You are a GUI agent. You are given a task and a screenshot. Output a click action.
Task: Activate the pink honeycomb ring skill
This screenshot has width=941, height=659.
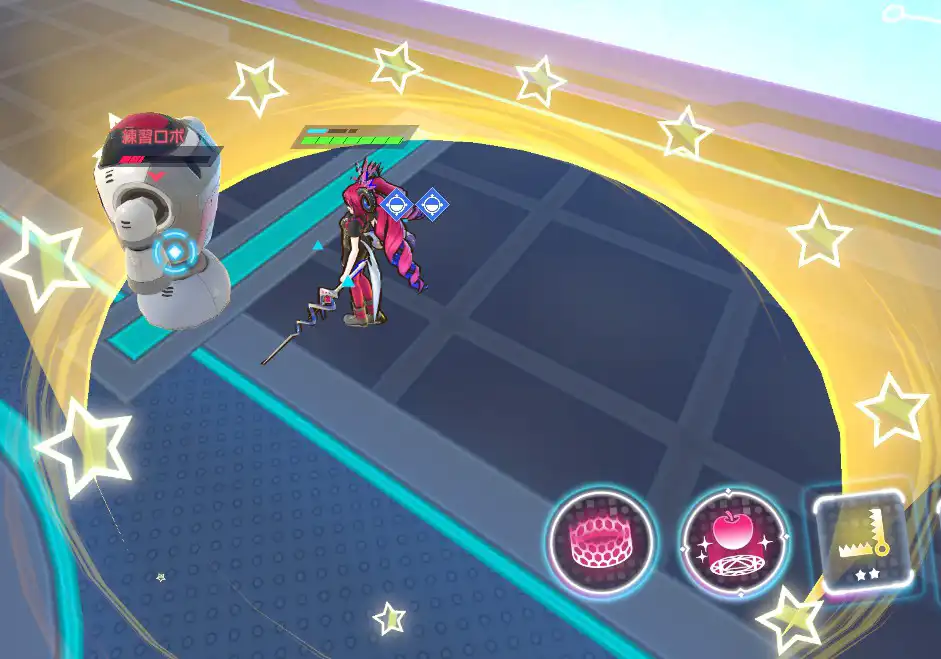pos(601,543)
